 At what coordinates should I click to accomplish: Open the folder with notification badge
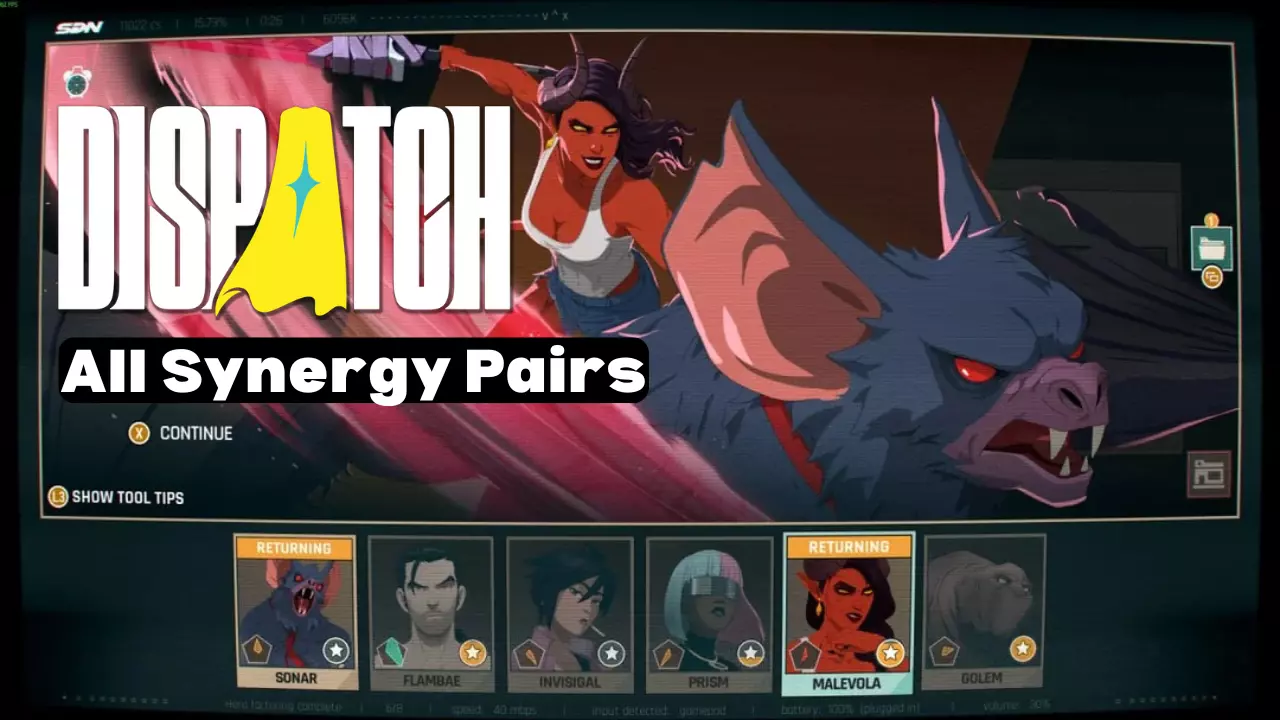click(1210, 248)
